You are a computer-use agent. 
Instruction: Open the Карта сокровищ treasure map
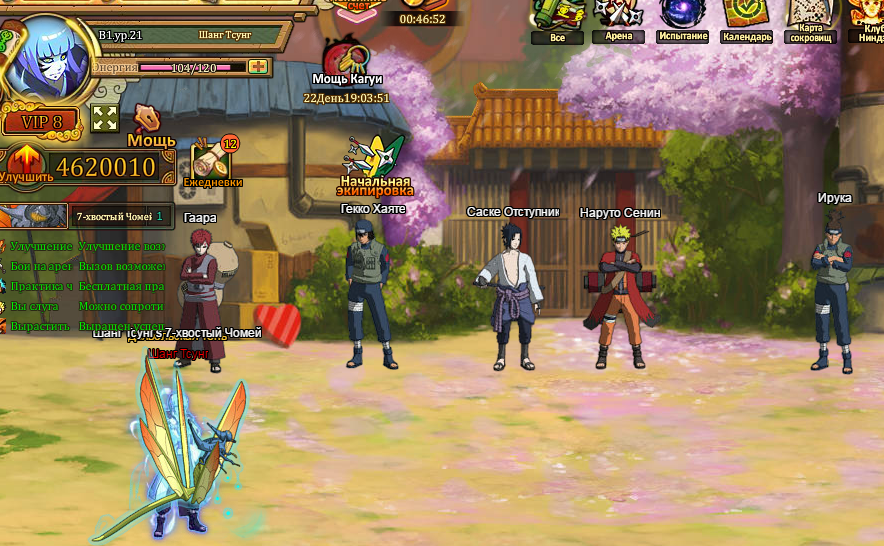point(811,17)
